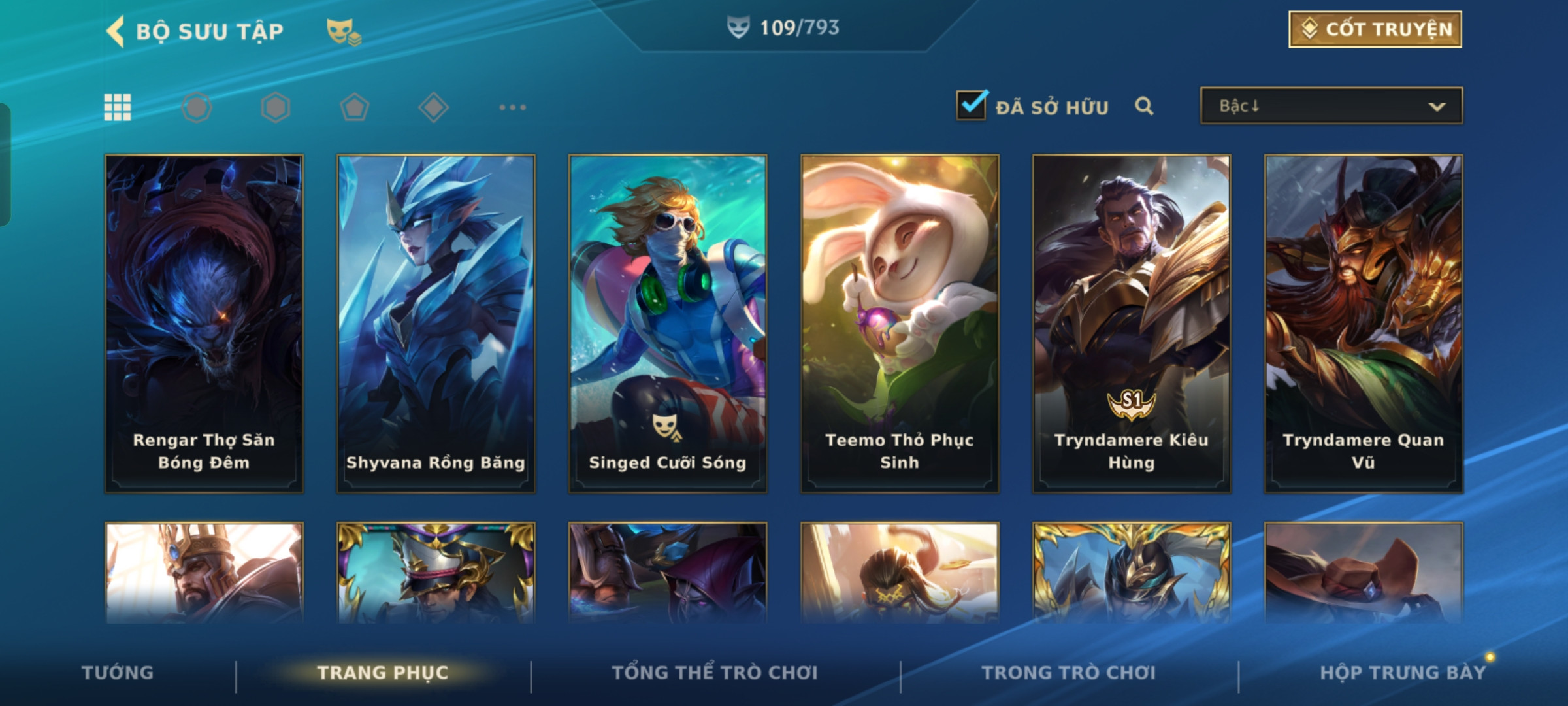The image size is (1568, 706).
Task: Toggle the Đã Sở Hữu checkbox
Action: (972, 106)
